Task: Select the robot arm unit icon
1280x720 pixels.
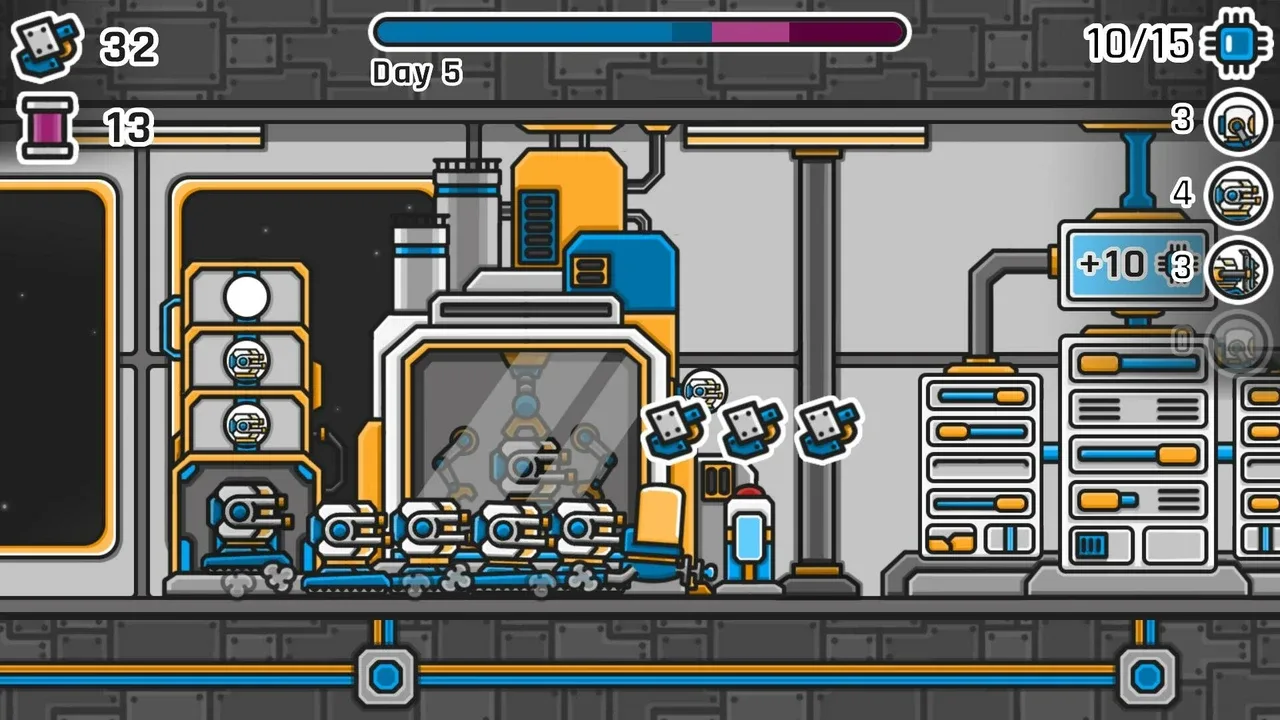Action: pos(1237,121)
